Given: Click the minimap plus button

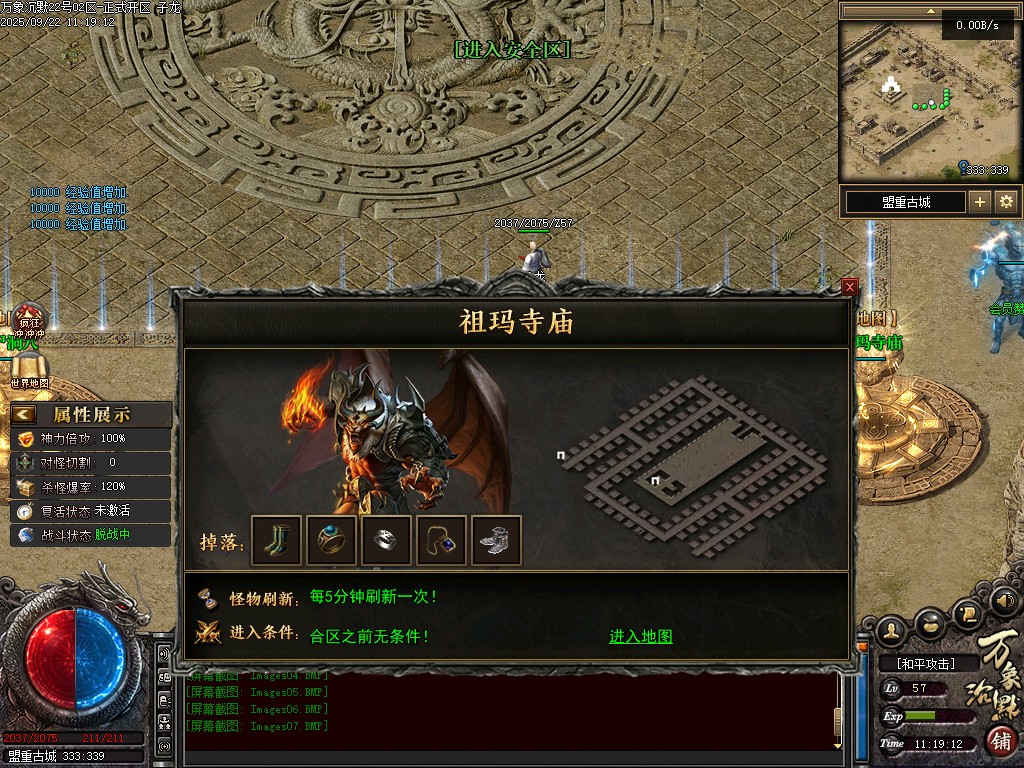Looking at the screenshot, I should (980, 202).
